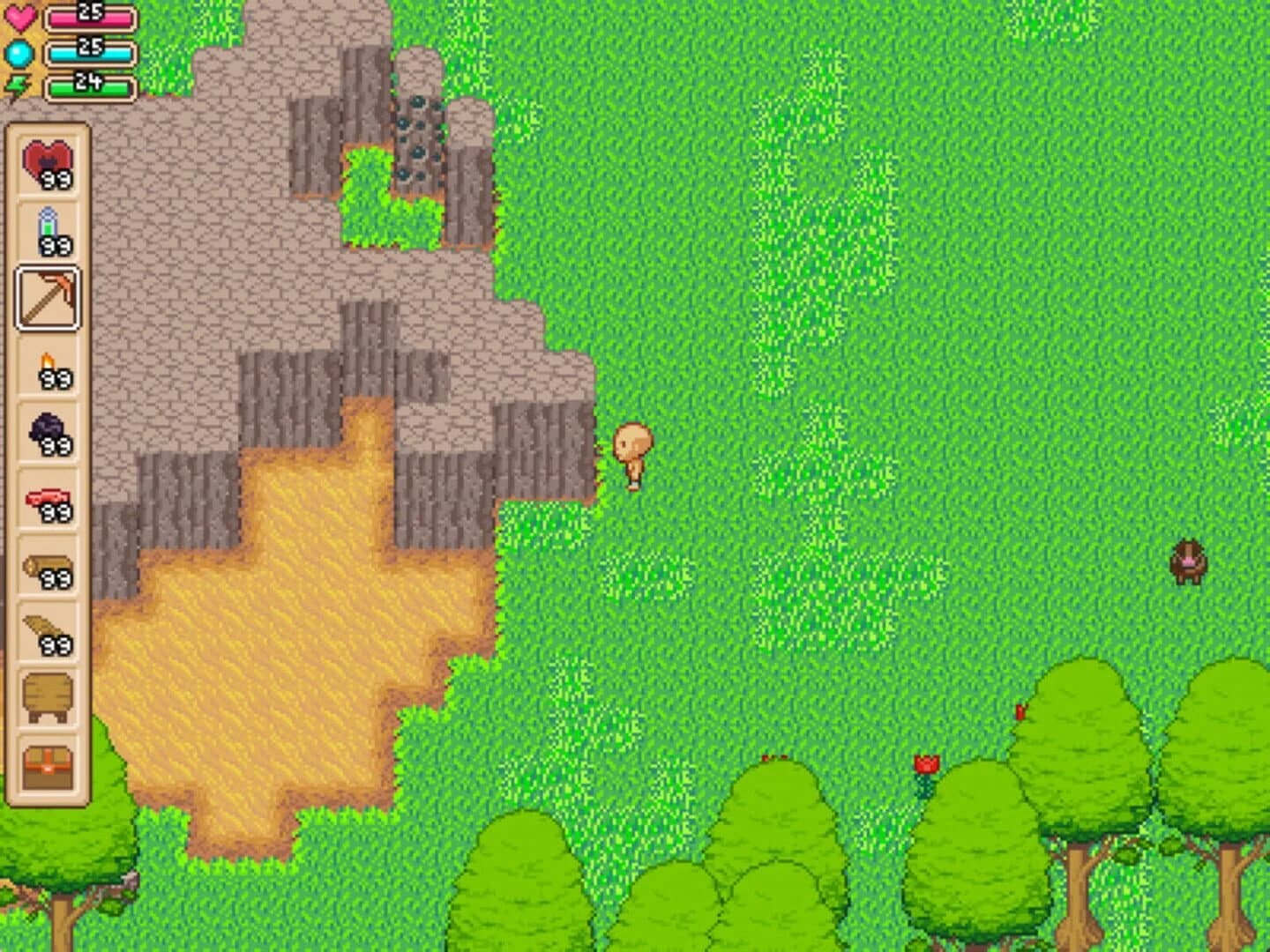
Task: Select the heart item in the inventory bar
Action: (x=49, y=163)
